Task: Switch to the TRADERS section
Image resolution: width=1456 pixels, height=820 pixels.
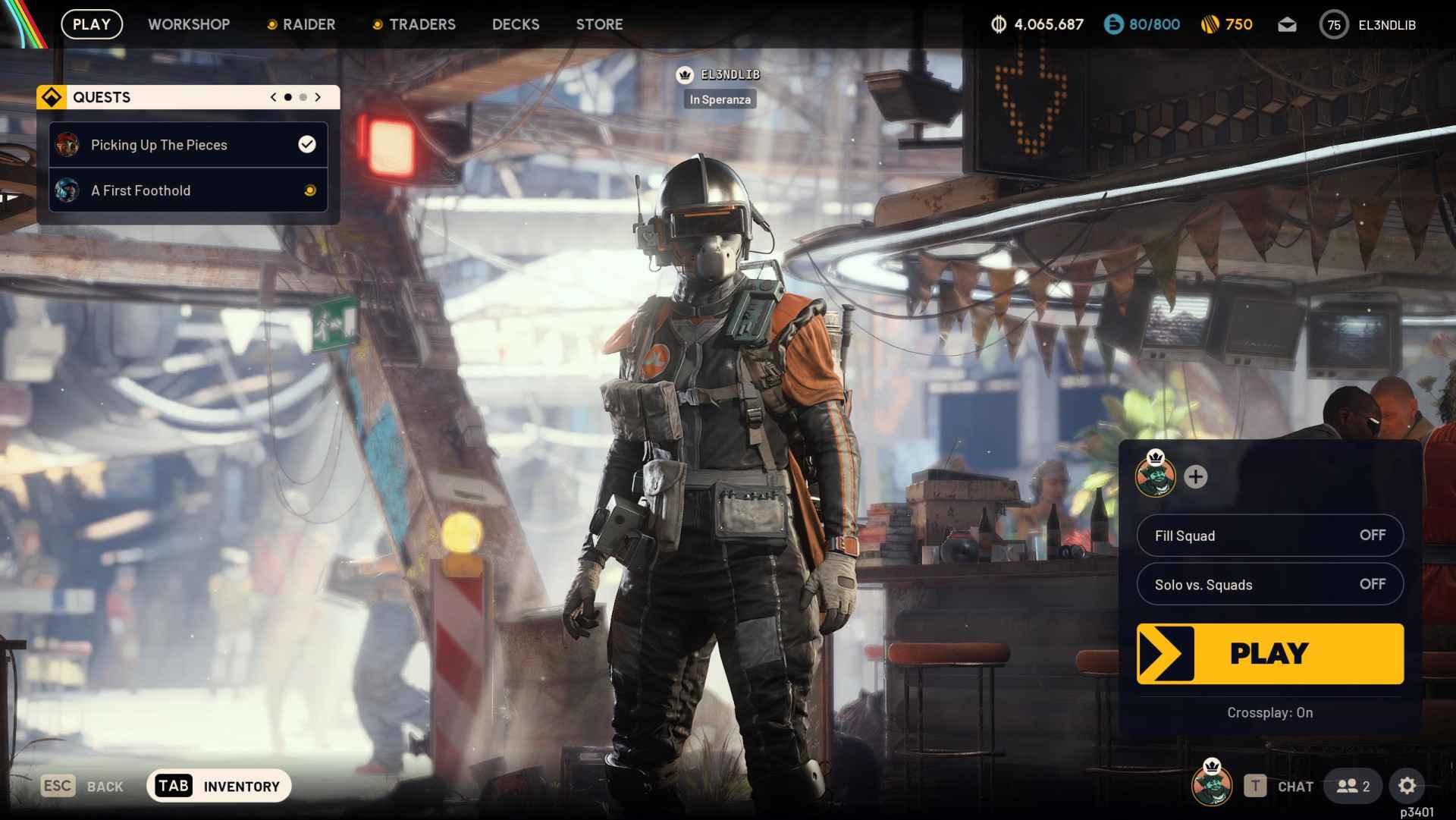Action: coord(422,24)
